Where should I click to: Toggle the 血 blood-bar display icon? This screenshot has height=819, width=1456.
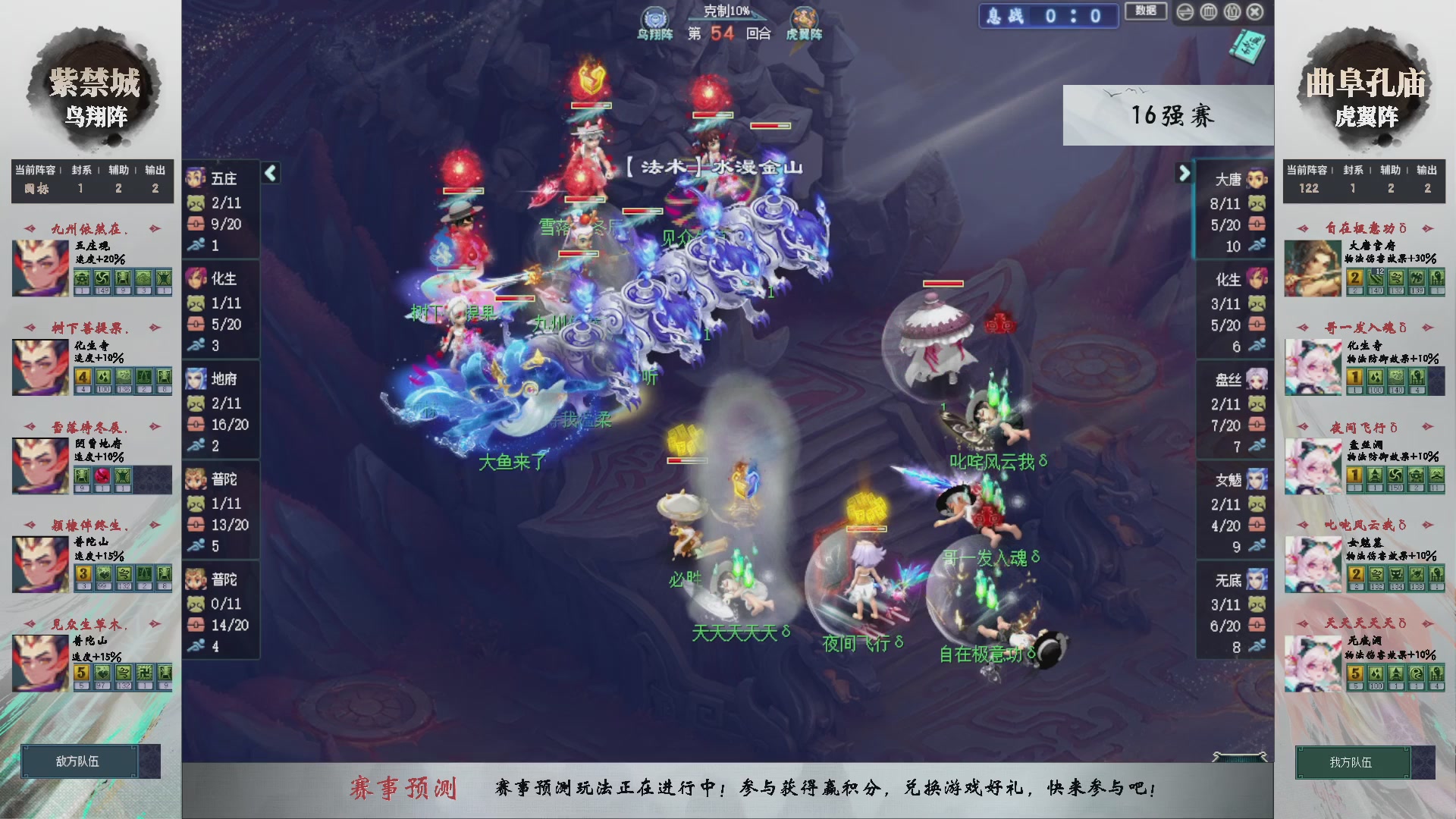pos(1208,12)
